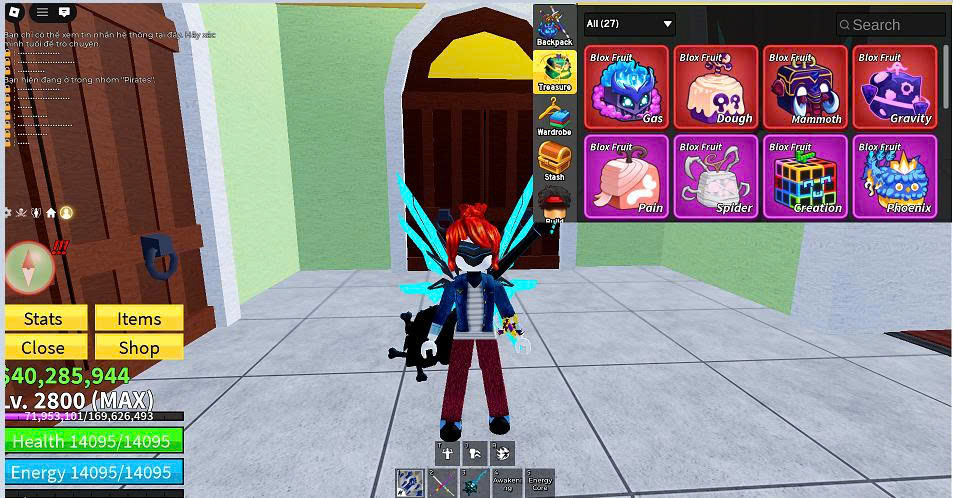Open the Items menu
The image size is (953, 498).
point(139,319)
